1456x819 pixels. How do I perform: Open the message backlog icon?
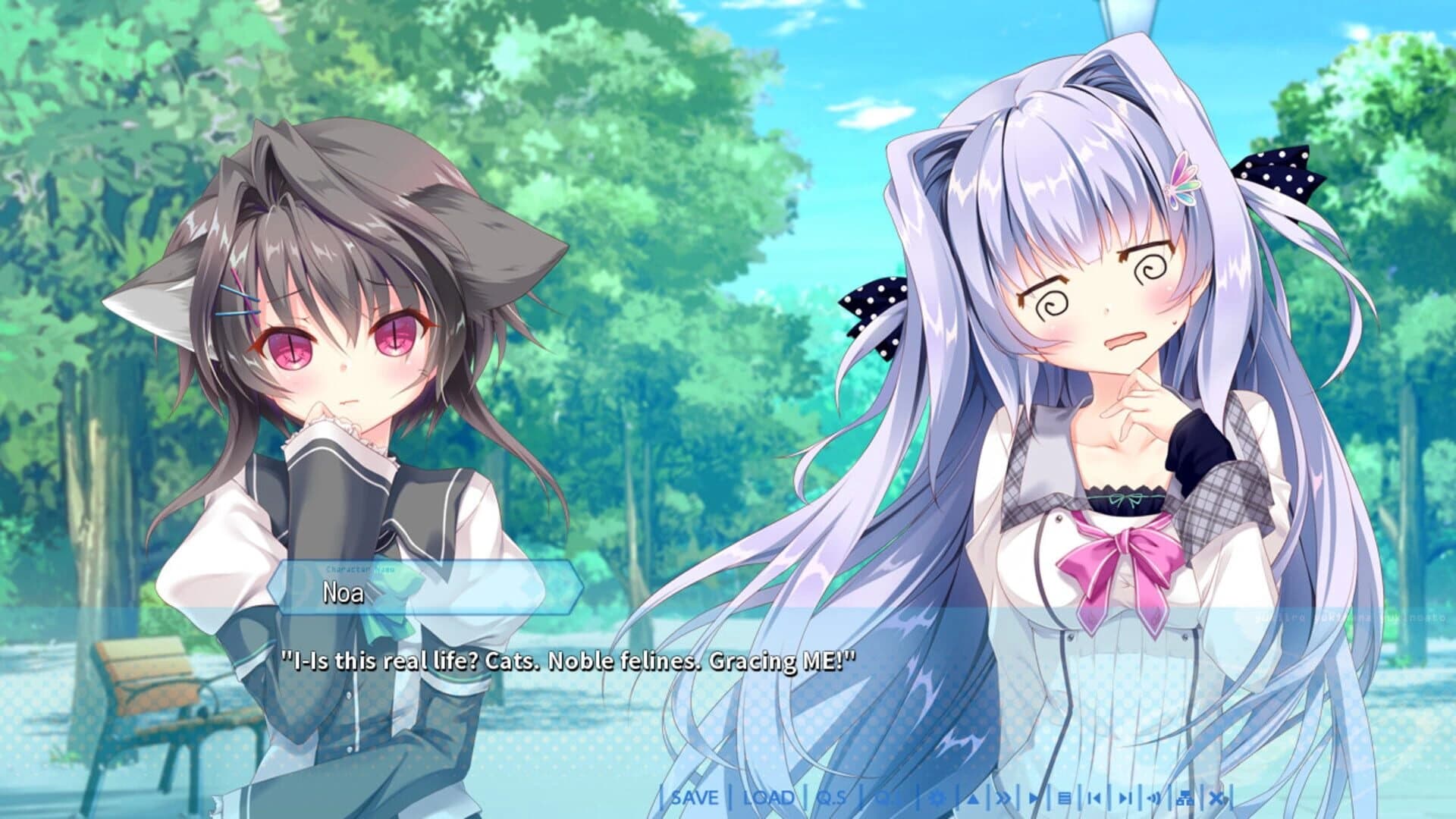pos(1065,798)
